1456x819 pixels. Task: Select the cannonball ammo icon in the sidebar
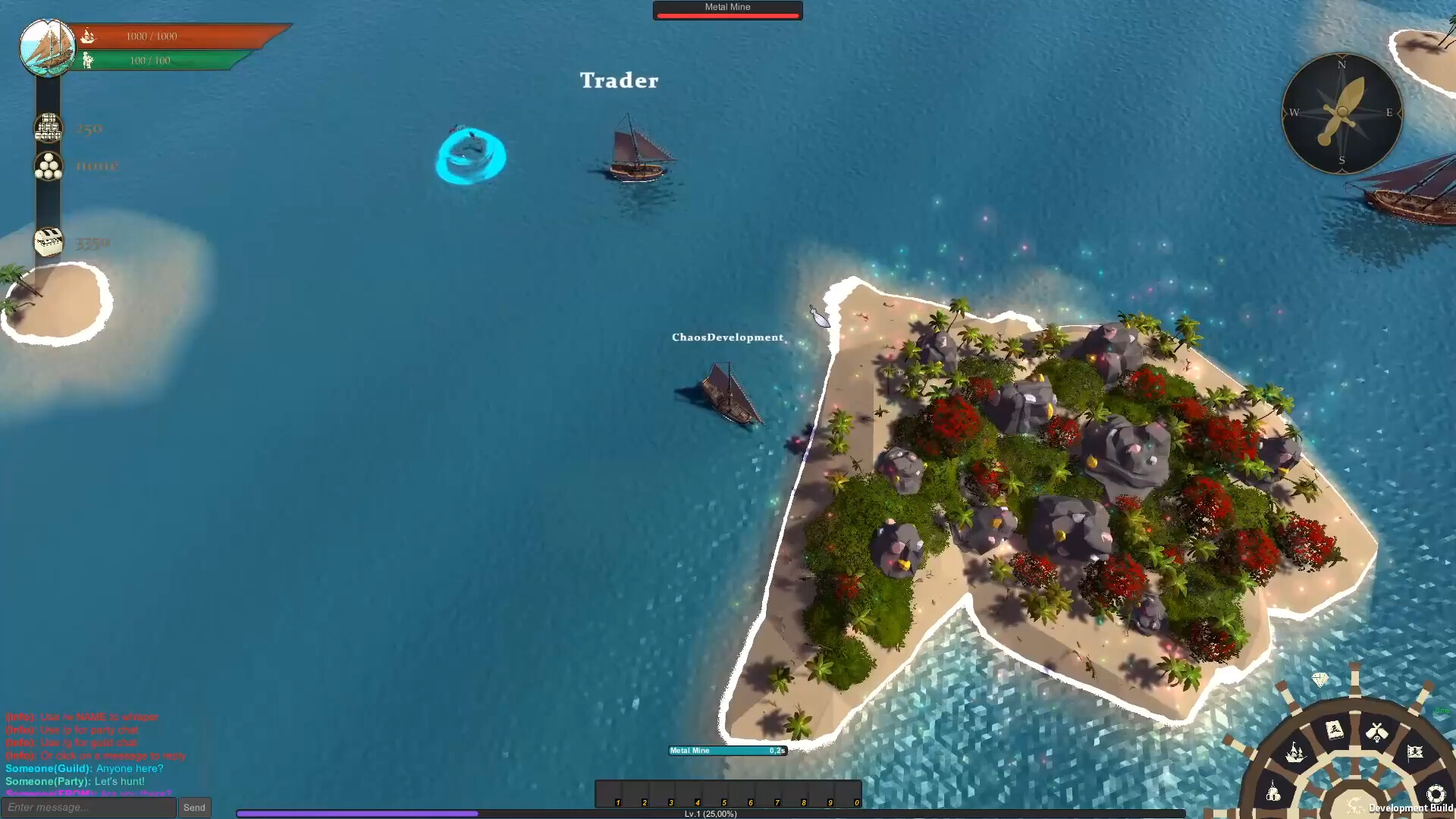(x=48, y=165)
